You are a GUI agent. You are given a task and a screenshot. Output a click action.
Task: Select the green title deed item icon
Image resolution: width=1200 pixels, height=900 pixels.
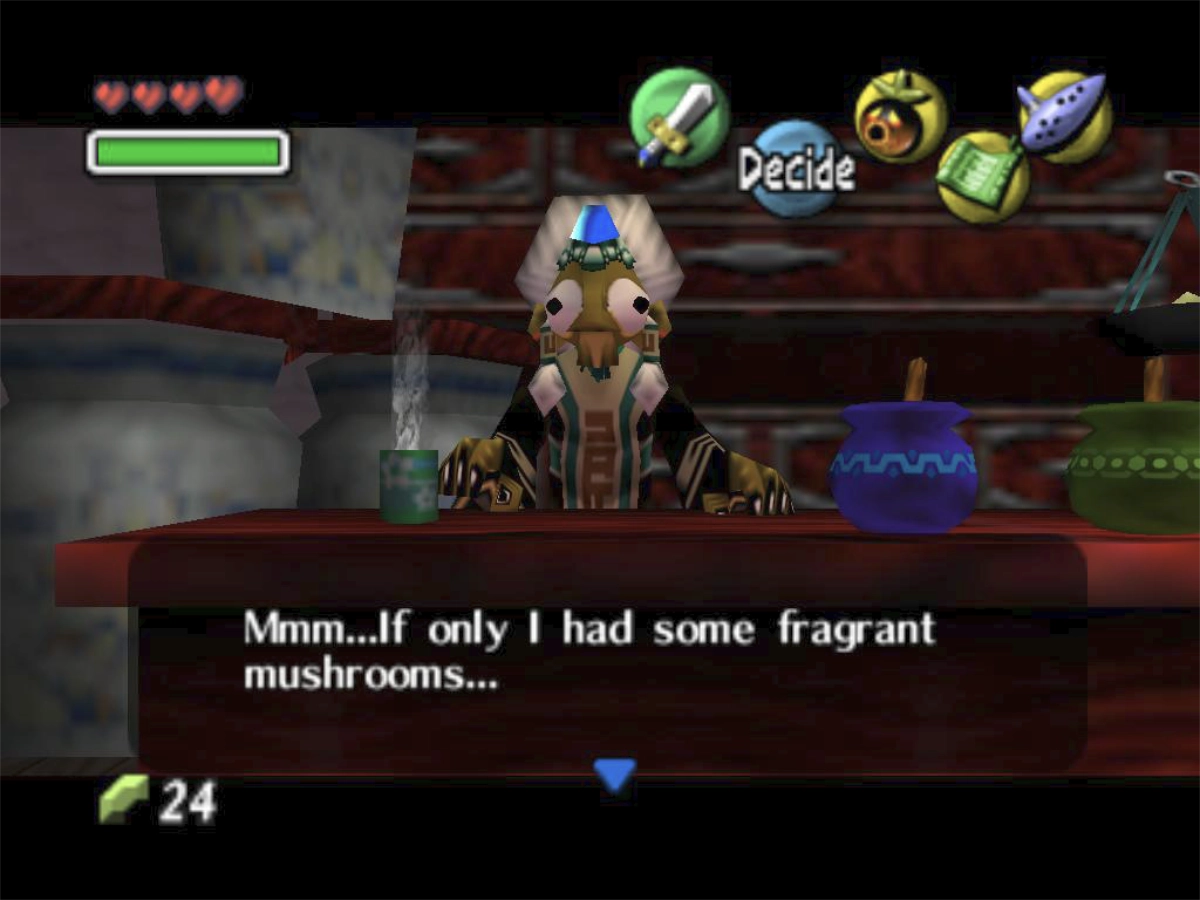pyautogui.click(x=982, y=176)
